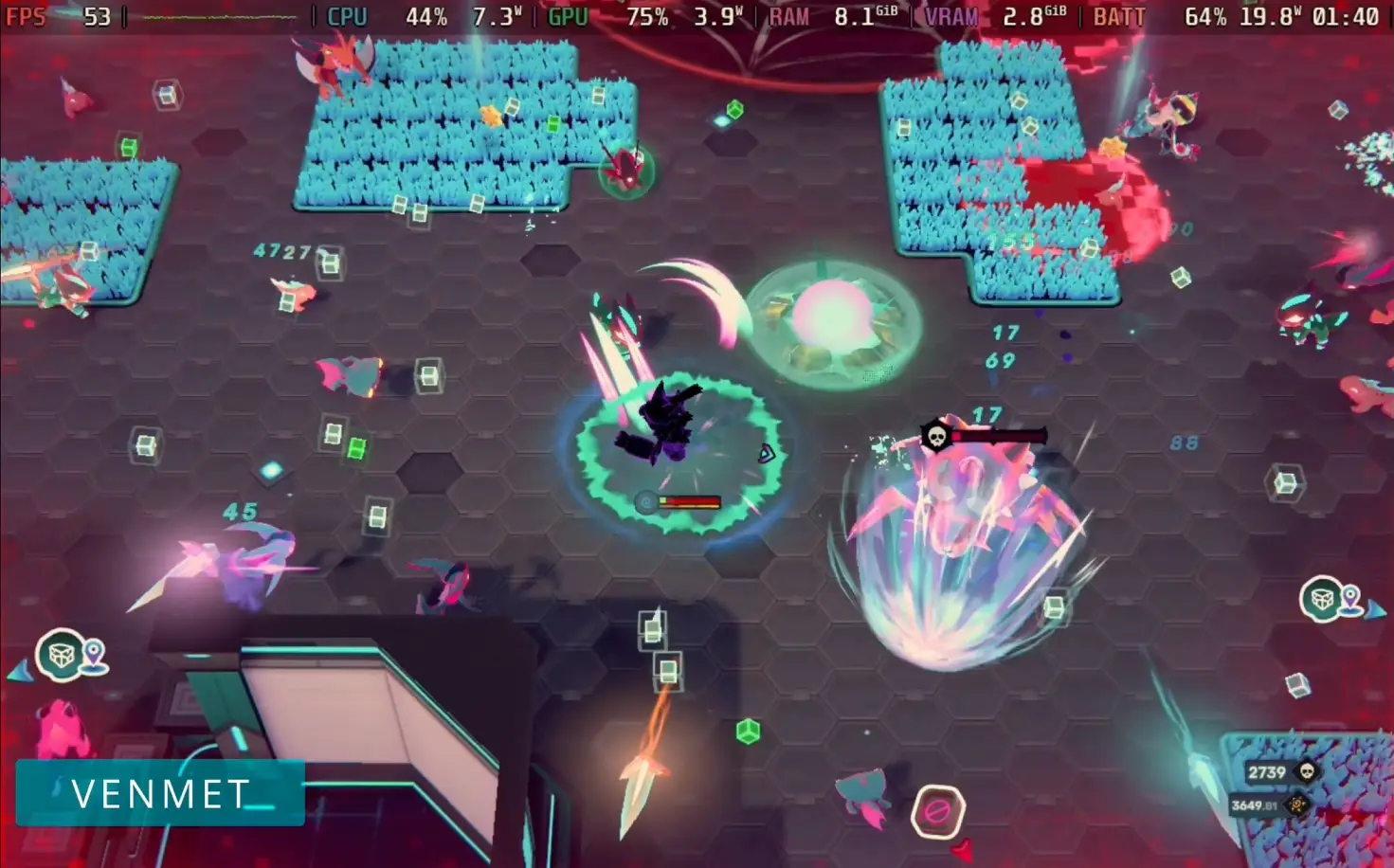Image resolution: width=1394 pixels, height=868 pixels.
Task: Toggle the BATT indicator in the overlay
Action: (x=1118, y=16)
